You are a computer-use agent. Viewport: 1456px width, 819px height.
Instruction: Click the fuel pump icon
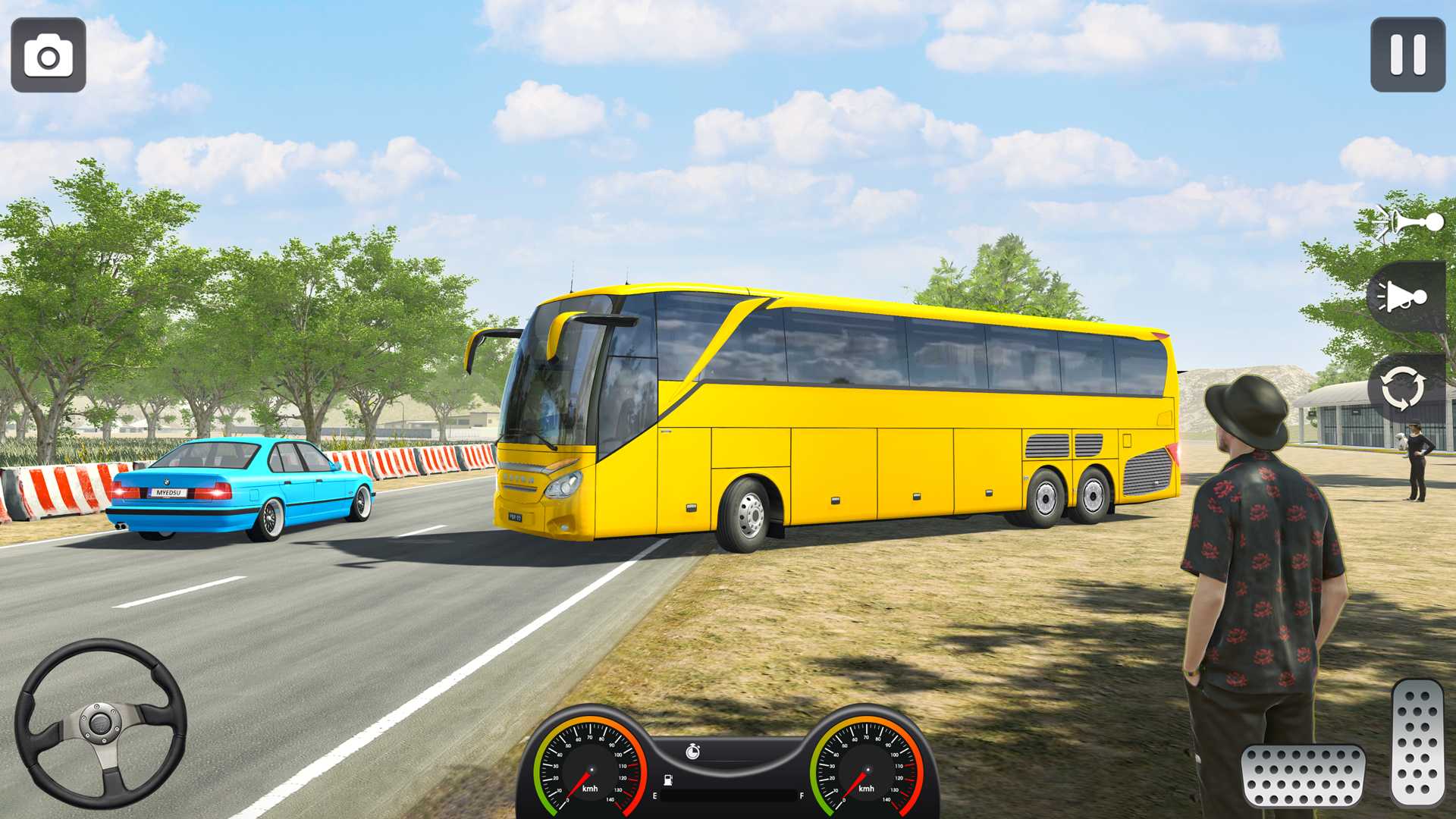668,780
